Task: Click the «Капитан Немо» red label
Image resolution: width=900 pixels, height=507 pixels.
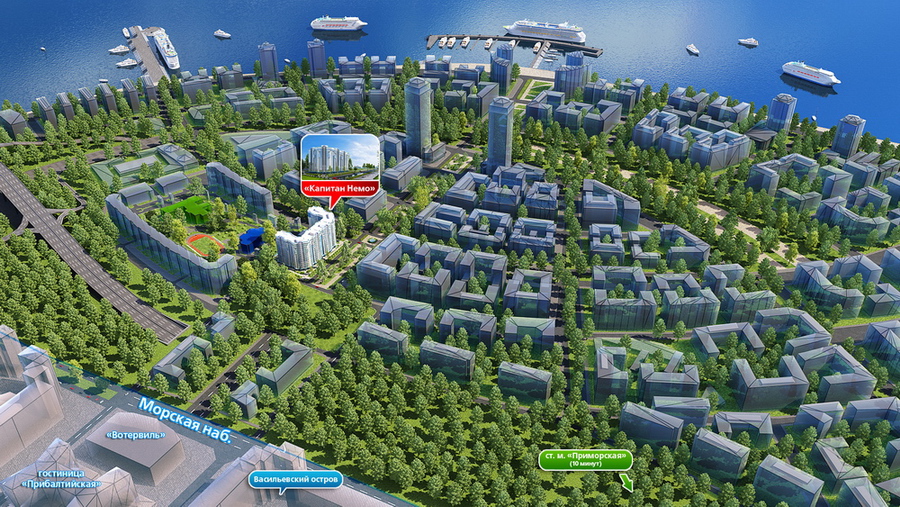Action: pos(340,188)
